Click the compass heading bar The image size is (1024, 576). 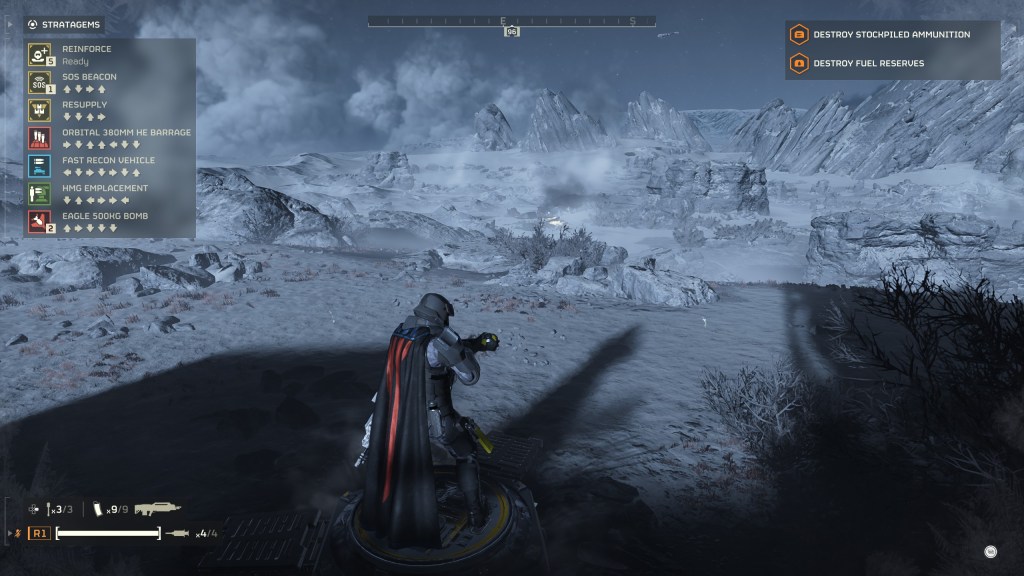[x=511, y=20]
